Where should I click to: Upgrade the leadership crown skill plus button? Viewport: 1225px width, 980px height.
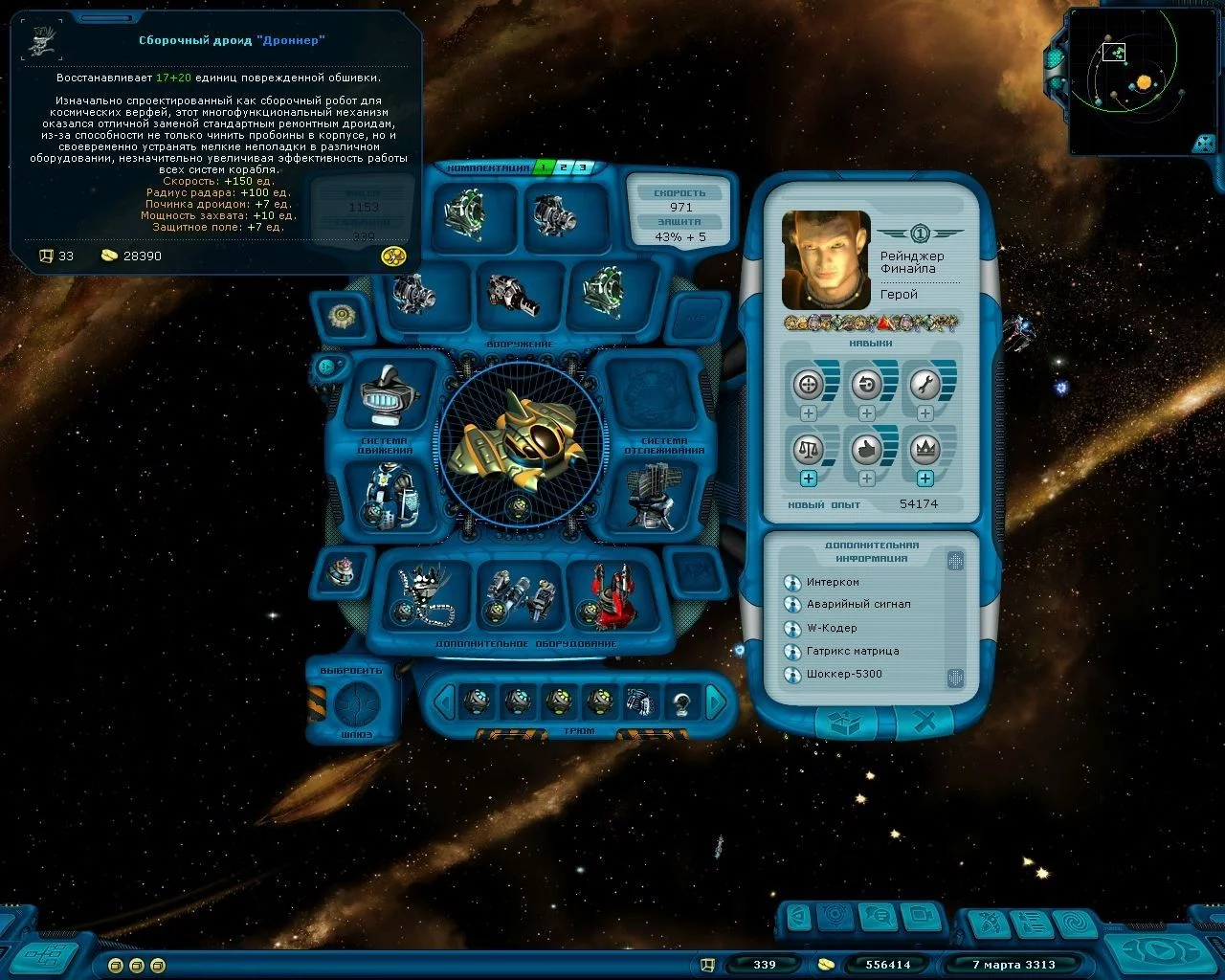coord(924,479)
